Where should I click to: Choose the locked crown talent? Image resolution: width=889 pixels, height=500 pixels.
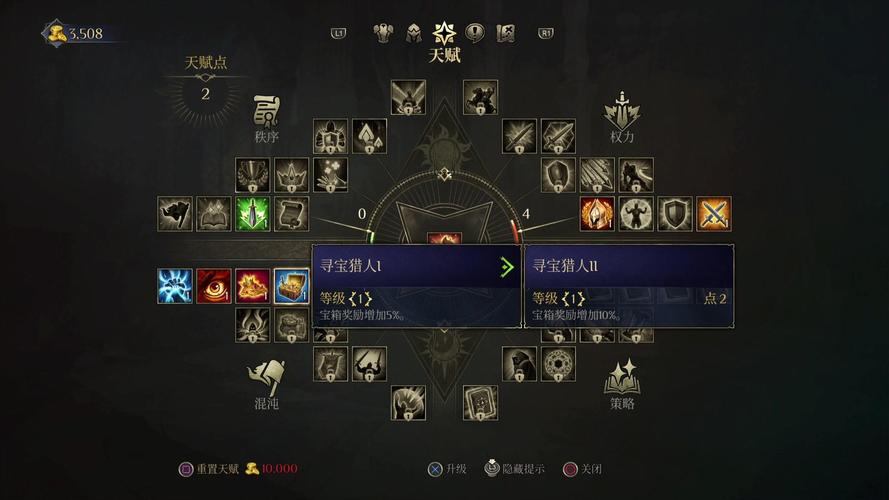(x=291, y=176)
